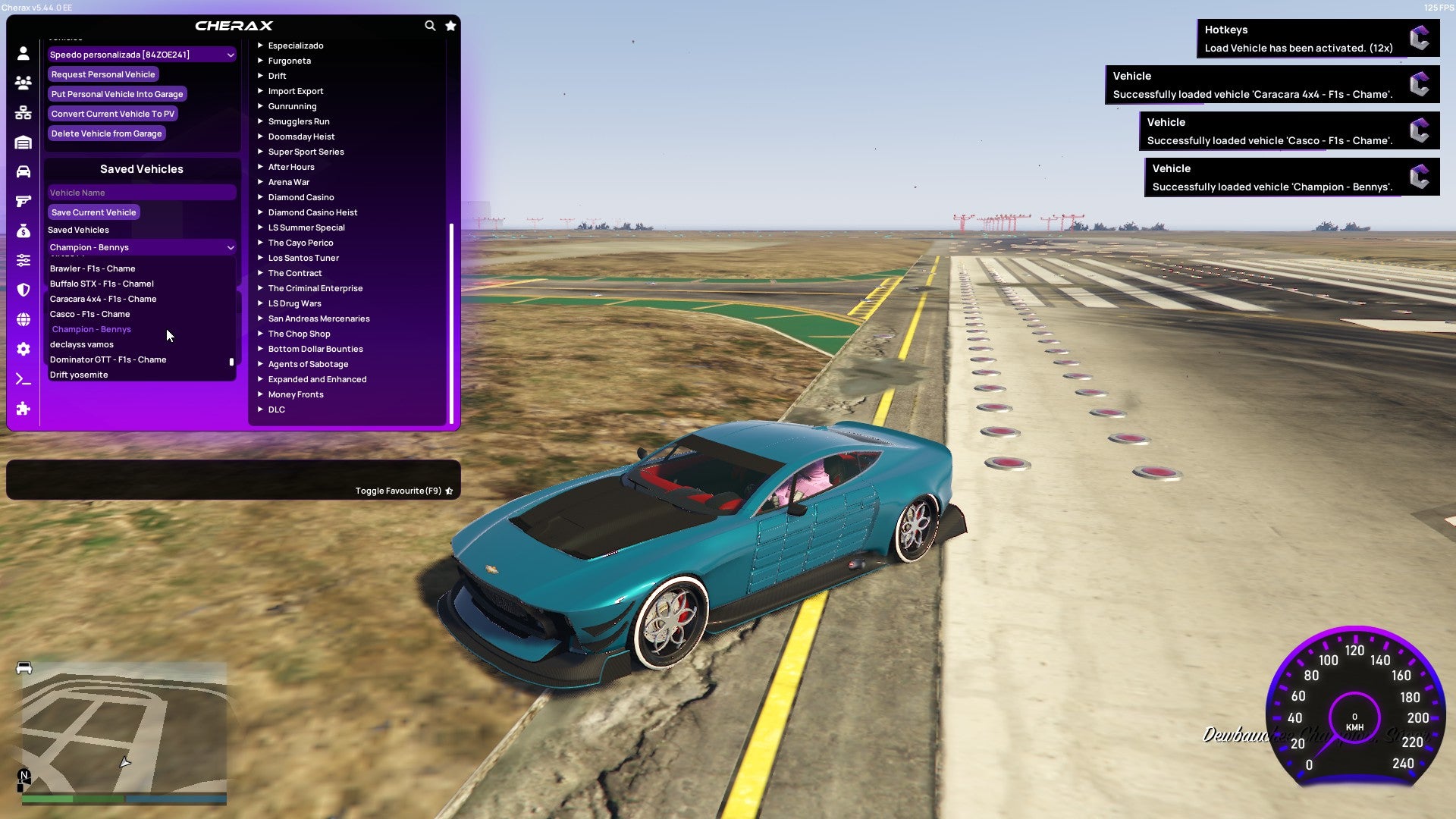Click the Vehicle Name input field
The width and height of the screenshot is (1456, 819).
tap(141, 192)
